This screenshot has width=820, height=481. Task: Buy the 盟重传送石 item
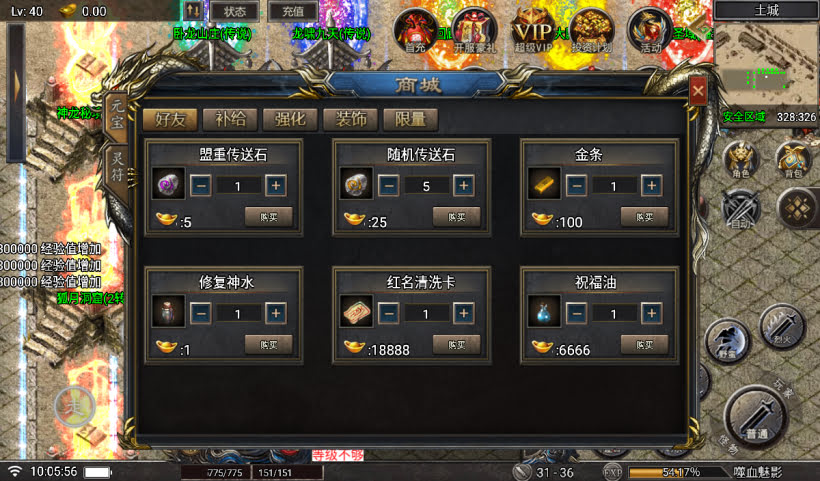coord(268,216)
